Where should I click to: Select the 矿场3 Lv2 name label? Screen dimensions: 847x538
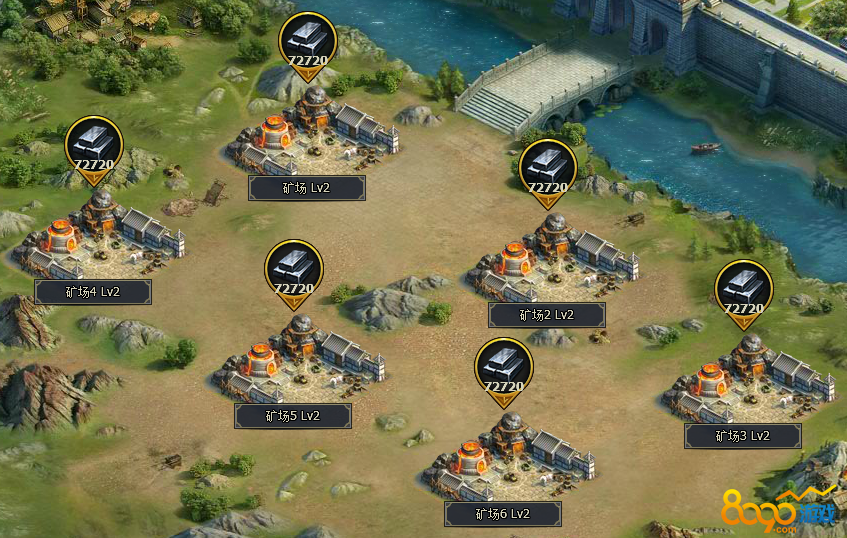[743, 436]
